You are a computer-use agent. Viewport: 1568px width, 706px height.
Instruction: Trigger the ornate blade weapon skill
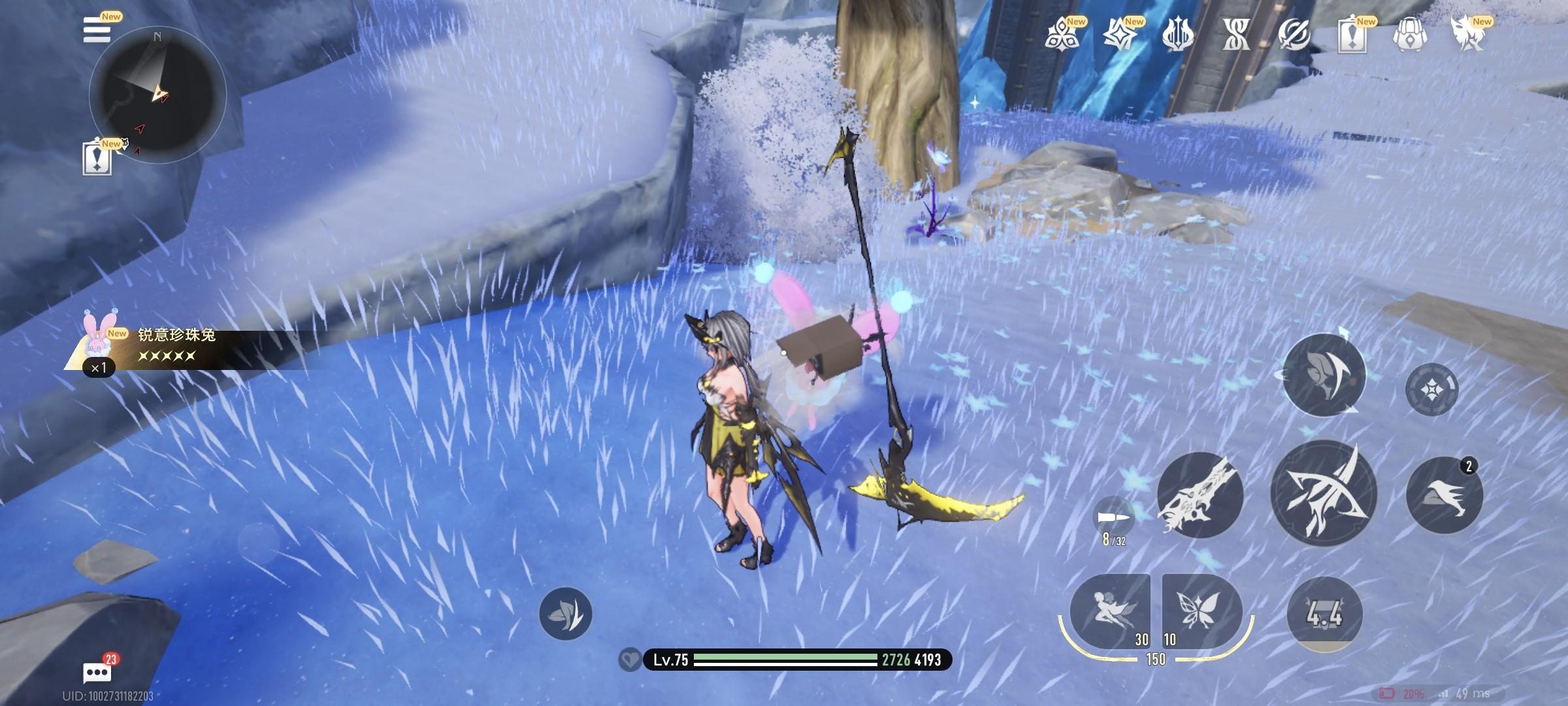pyautogui.click(x=1200, y=495)
